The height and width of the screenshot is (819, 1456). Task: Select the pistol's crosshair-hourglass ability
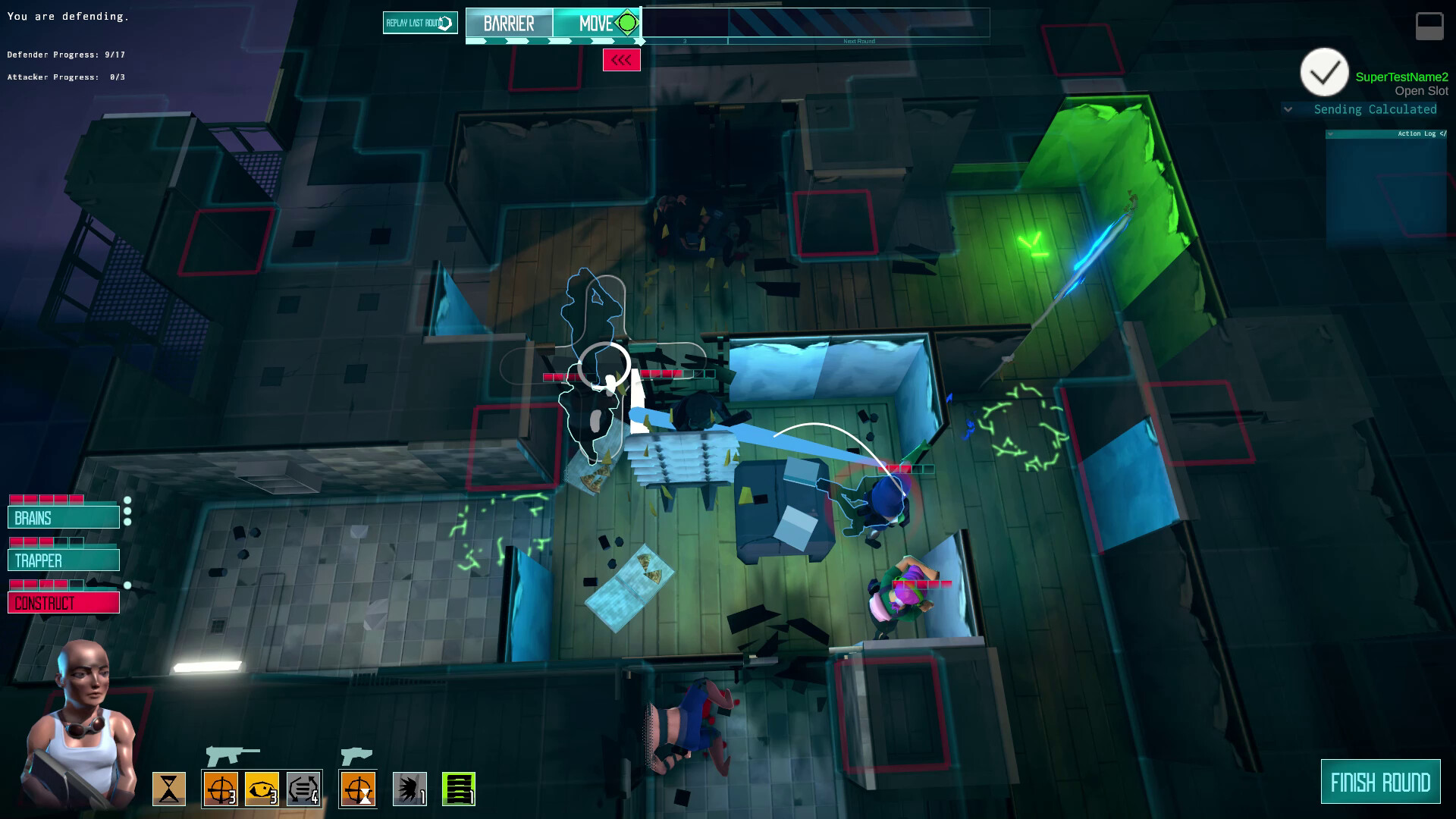tap(358, 789)
